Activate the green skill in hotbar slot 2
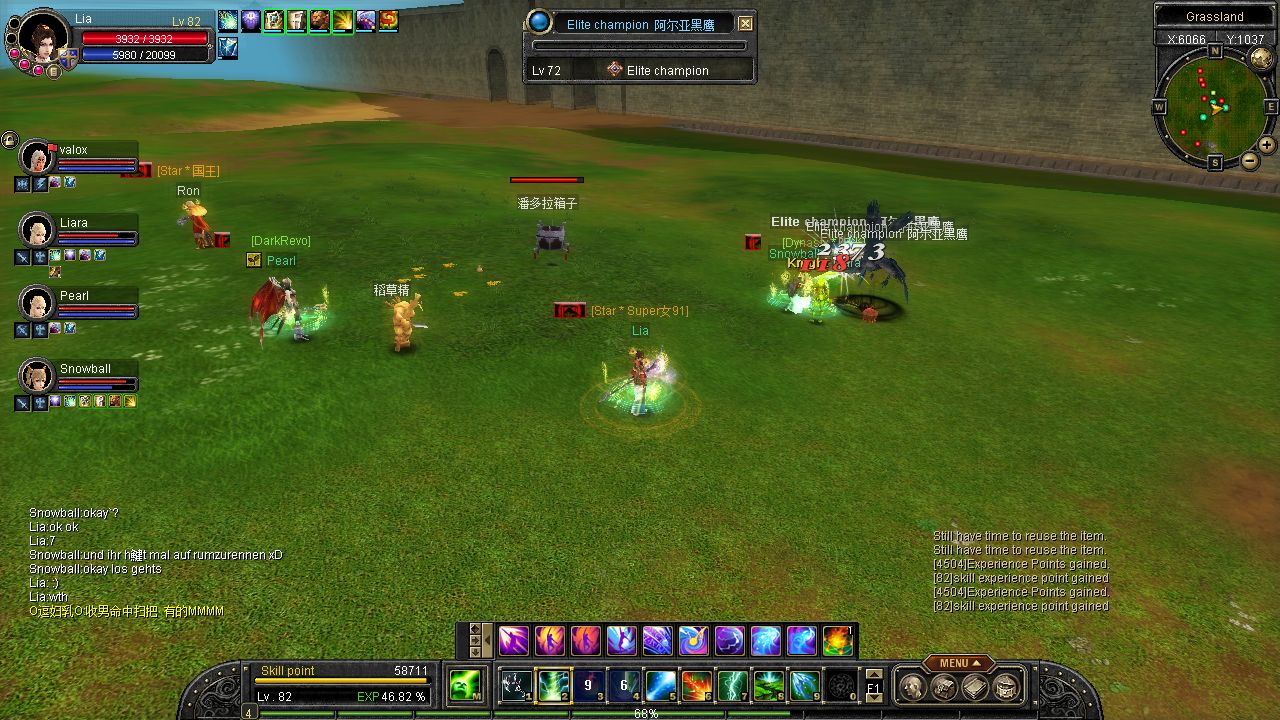Viewport: 1280px width, 720px height. (553, 685)
